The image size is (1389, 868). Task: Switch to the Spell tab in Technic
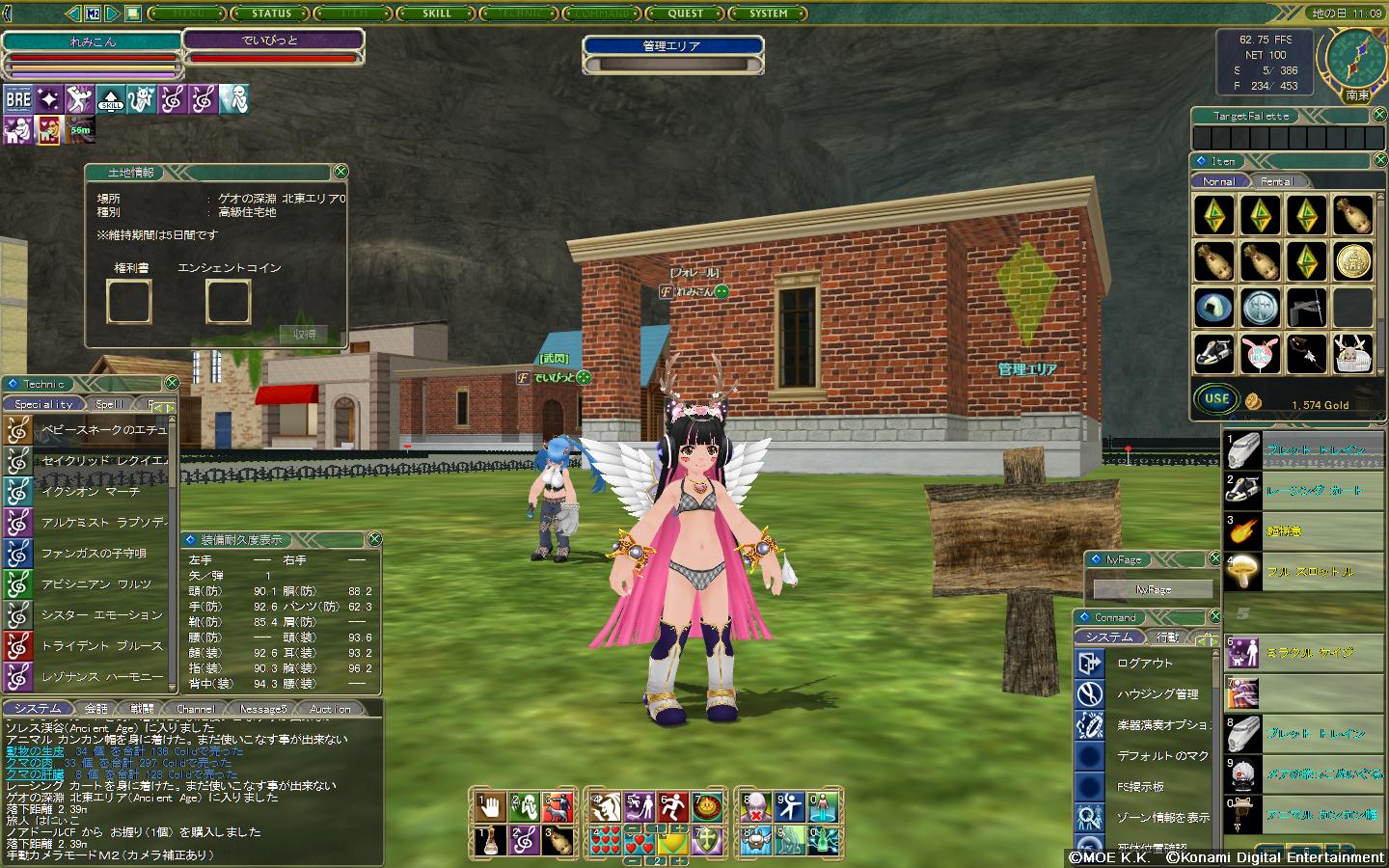coord(110,404)
